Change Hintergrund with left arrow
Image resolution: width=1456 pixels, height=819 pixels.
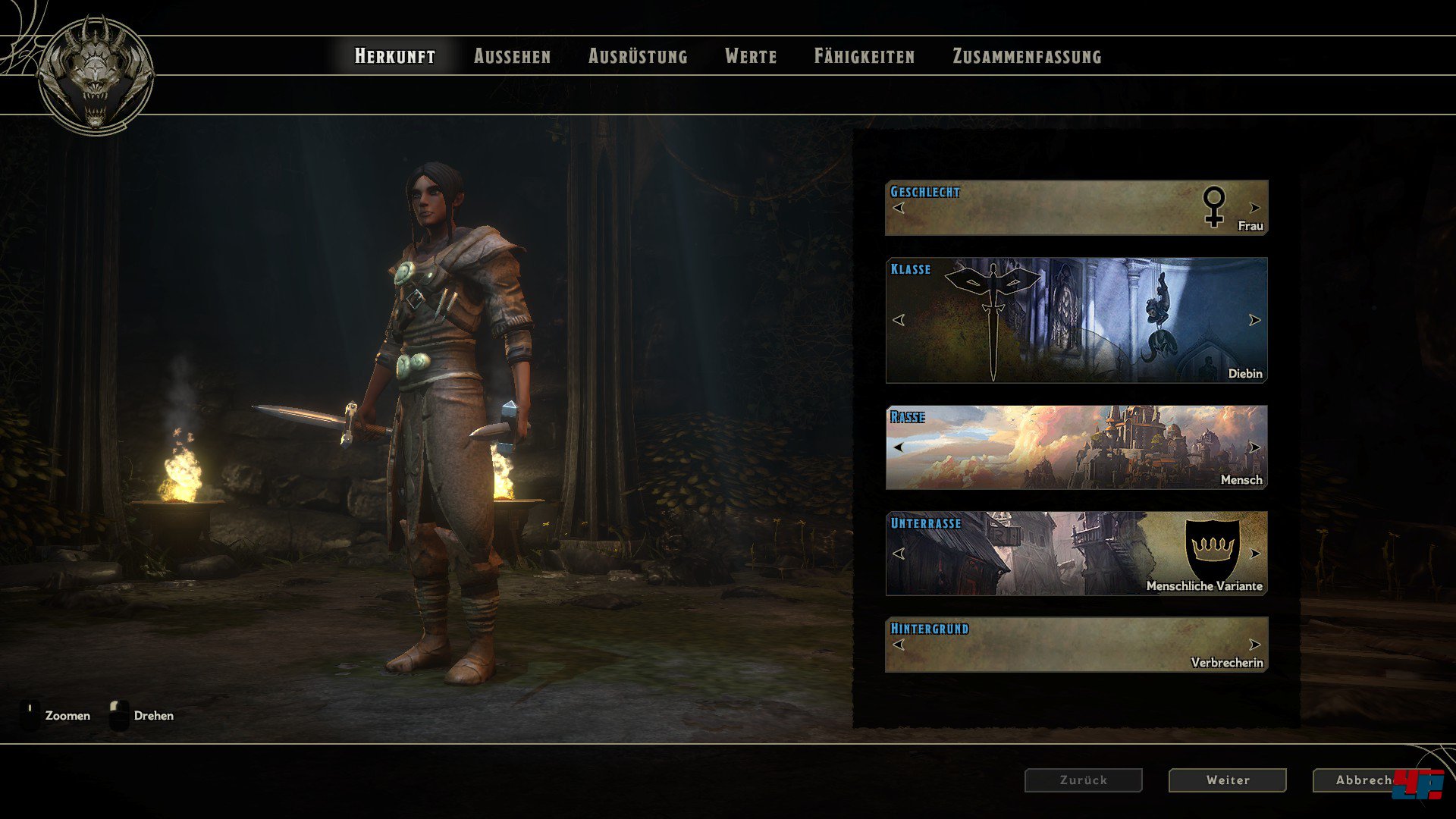[x=899, y=645]
